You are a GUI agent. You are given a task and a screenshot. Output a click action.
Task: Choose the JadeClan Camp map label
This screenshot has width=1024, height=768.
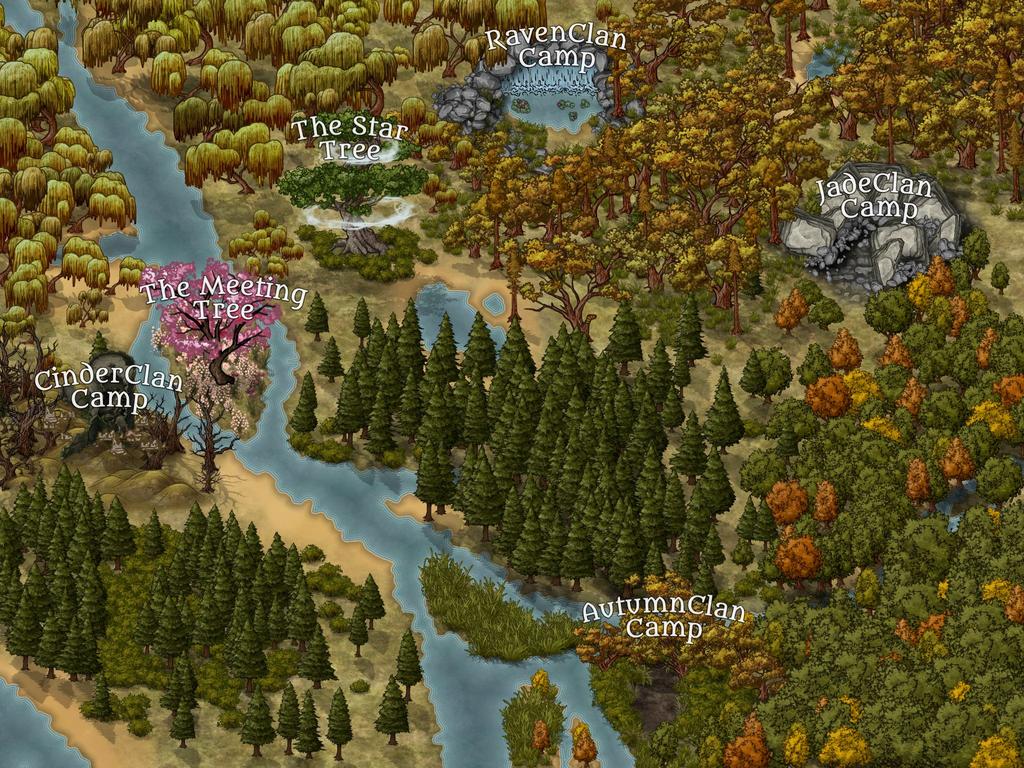pyautogui.click(x=874, y=198)
